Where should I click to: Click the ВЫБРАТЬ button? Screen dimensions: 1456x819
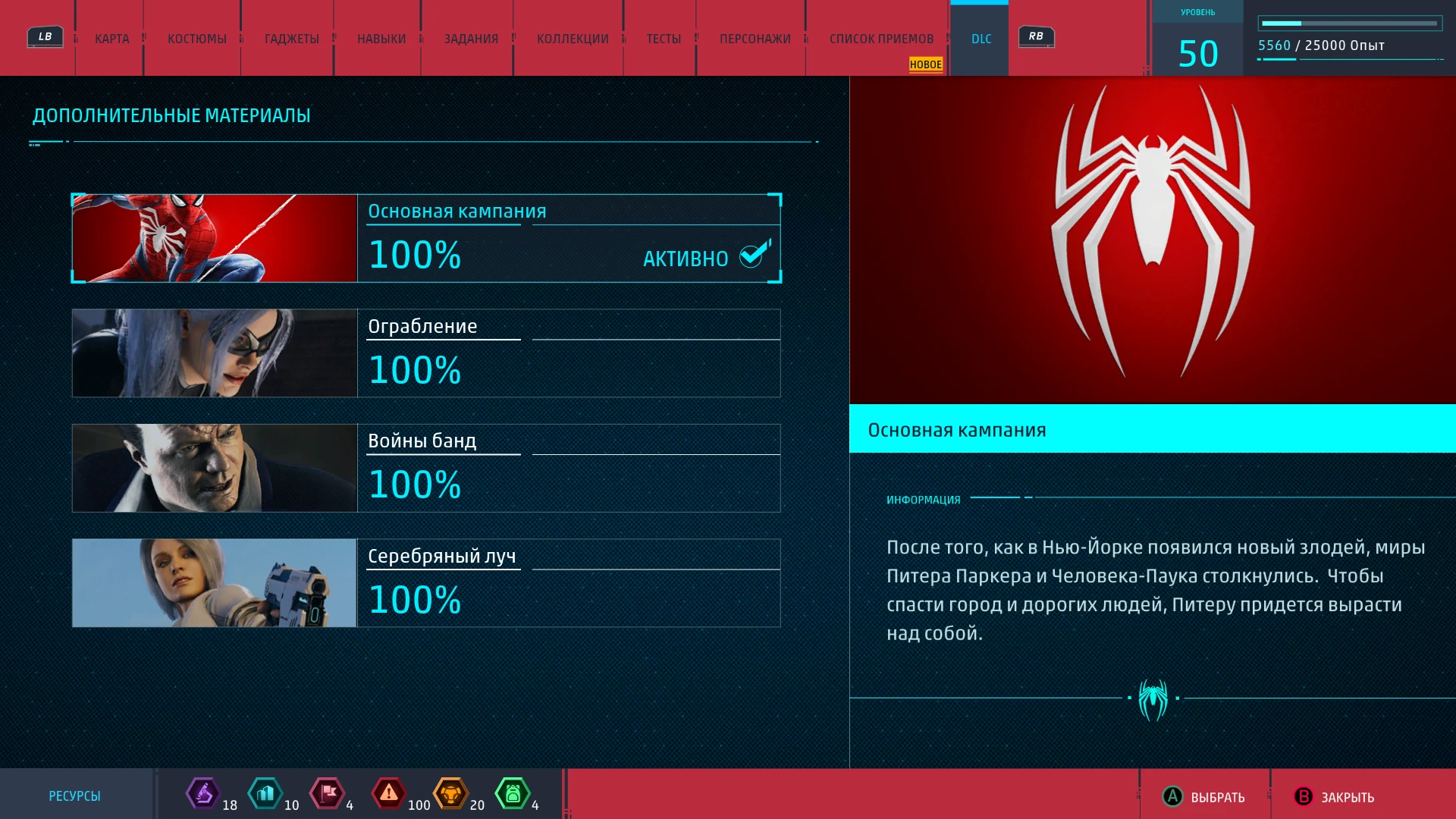click(x=1204, y=798)
